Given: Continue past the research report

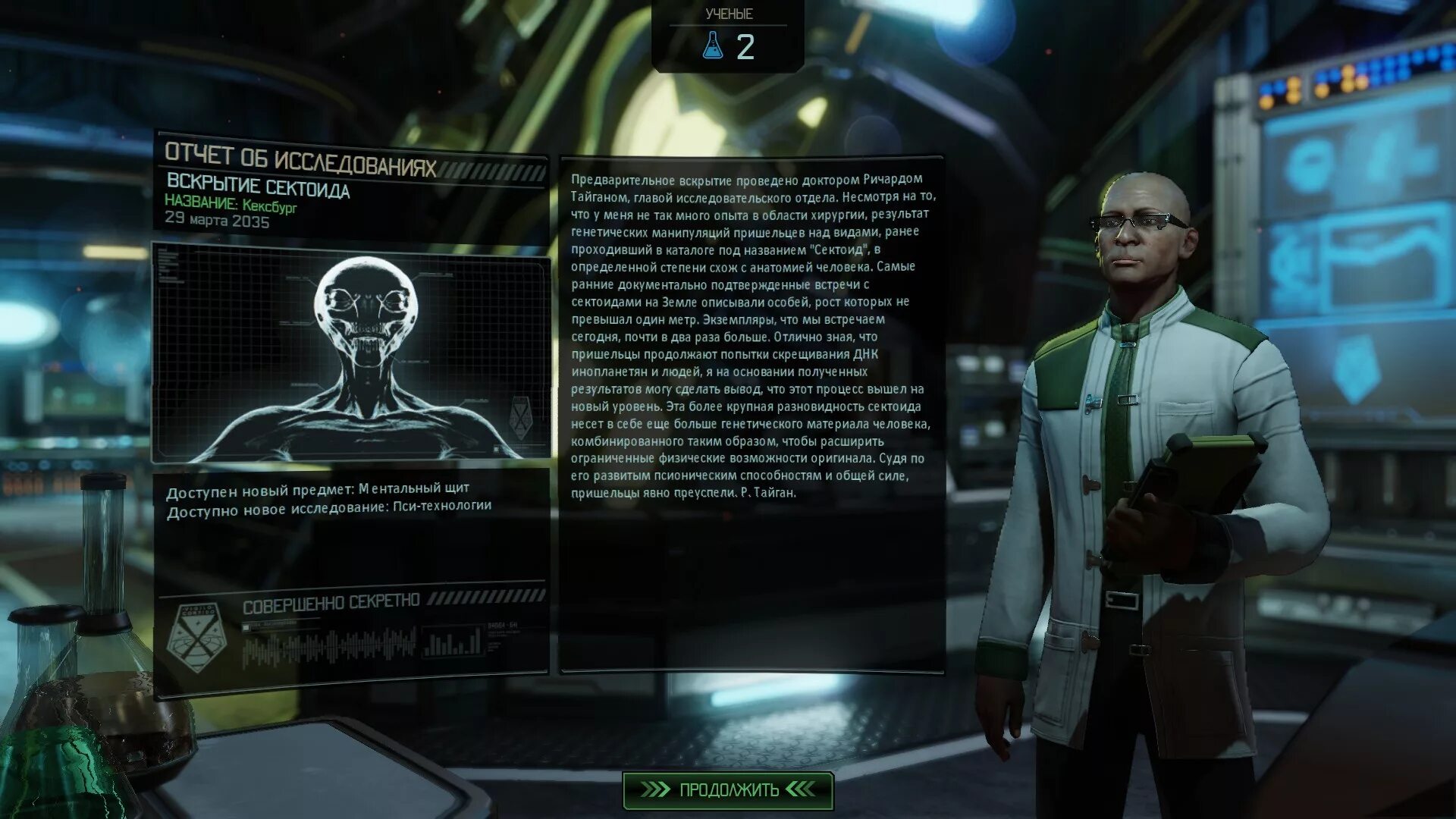Looking at the screenshot, I should point(728,790).
